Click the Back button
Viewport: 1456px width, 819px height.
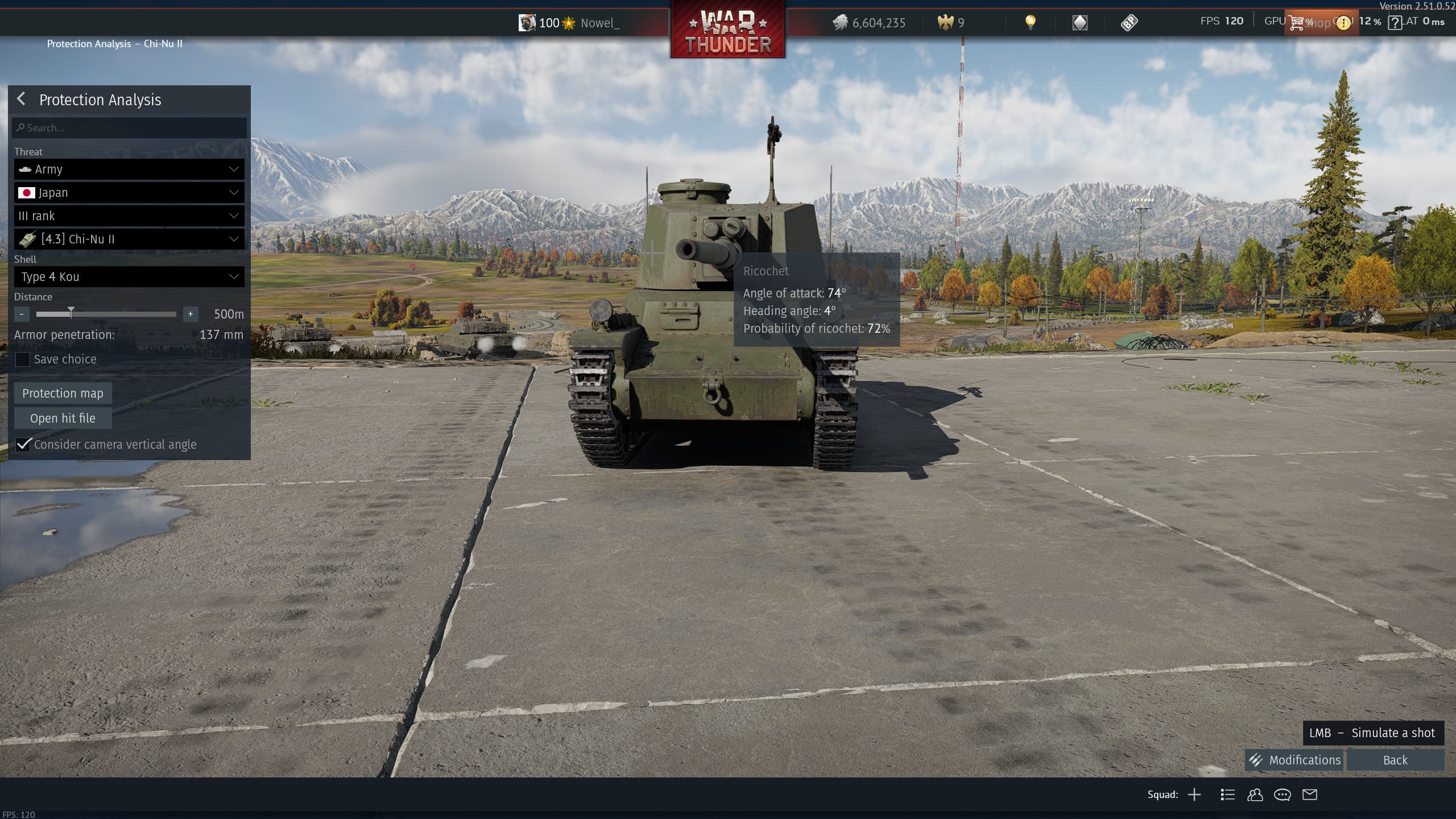pyautogui.click(x=1395, y=760)
